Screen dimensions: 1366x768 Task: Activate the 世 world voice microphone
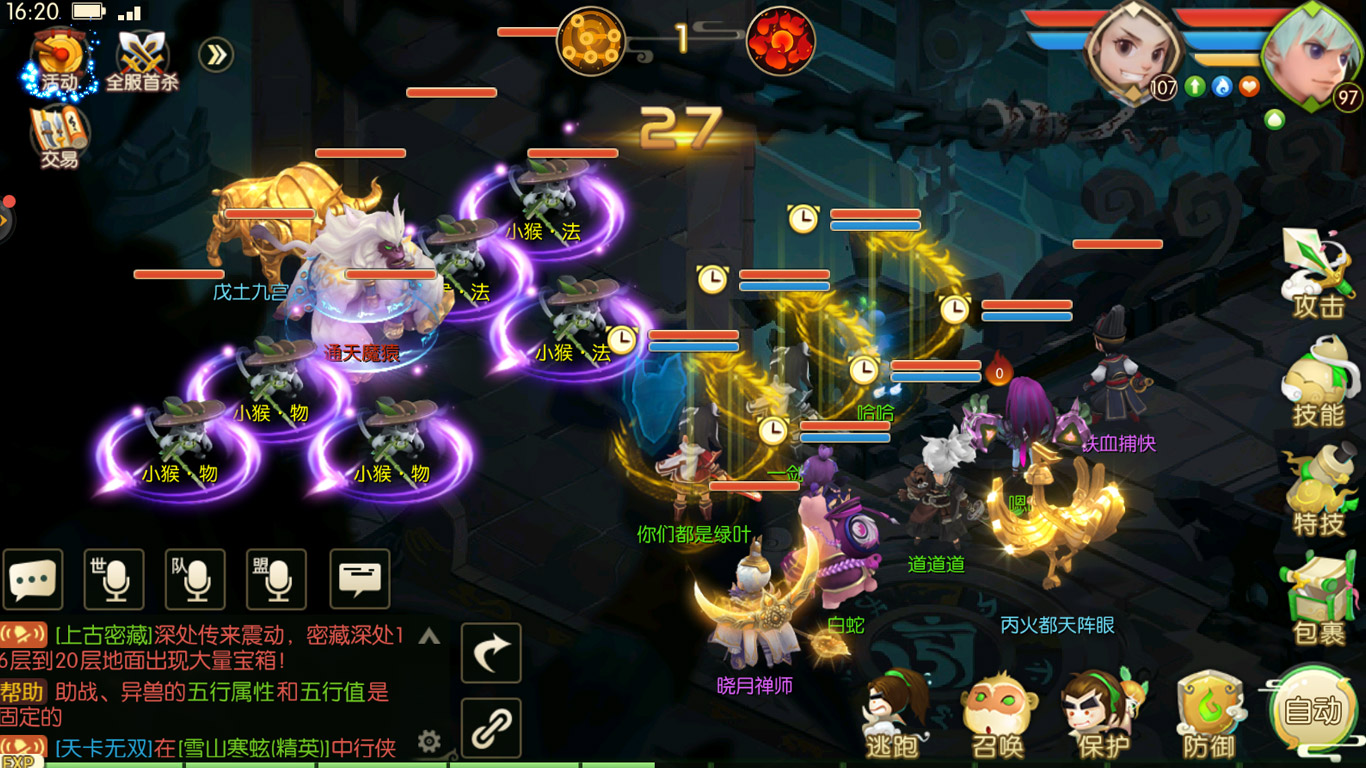[x=114, y=579]
